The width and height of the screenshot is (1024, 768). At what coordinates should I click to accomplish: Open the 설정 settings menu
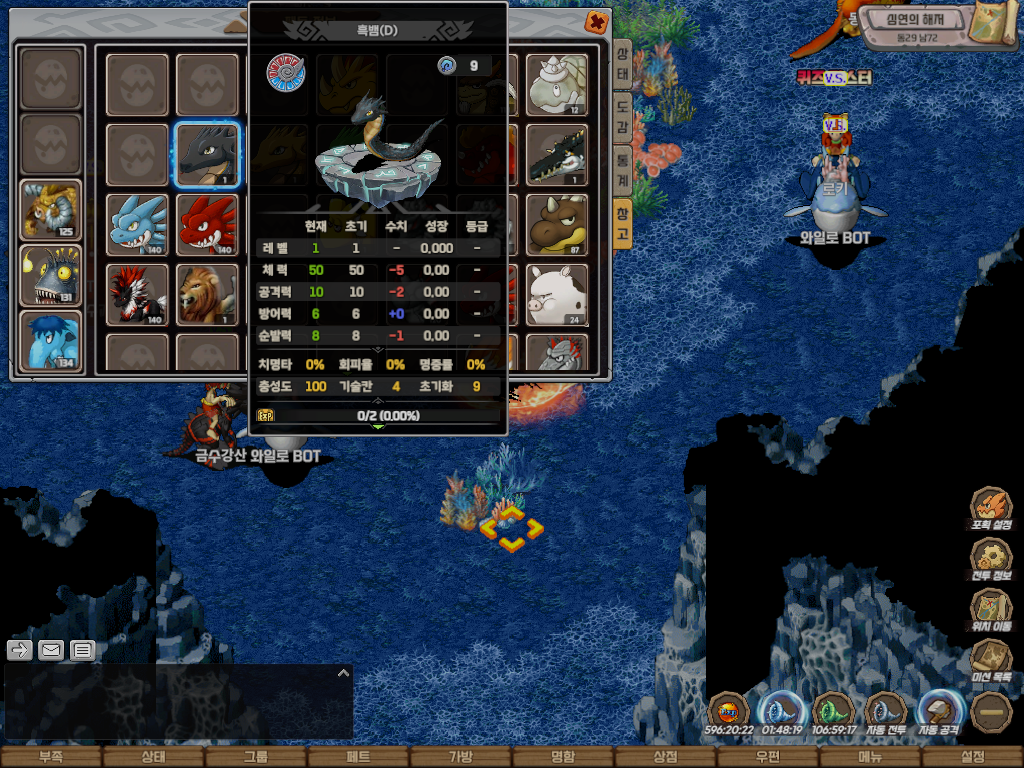click(972, 757)
